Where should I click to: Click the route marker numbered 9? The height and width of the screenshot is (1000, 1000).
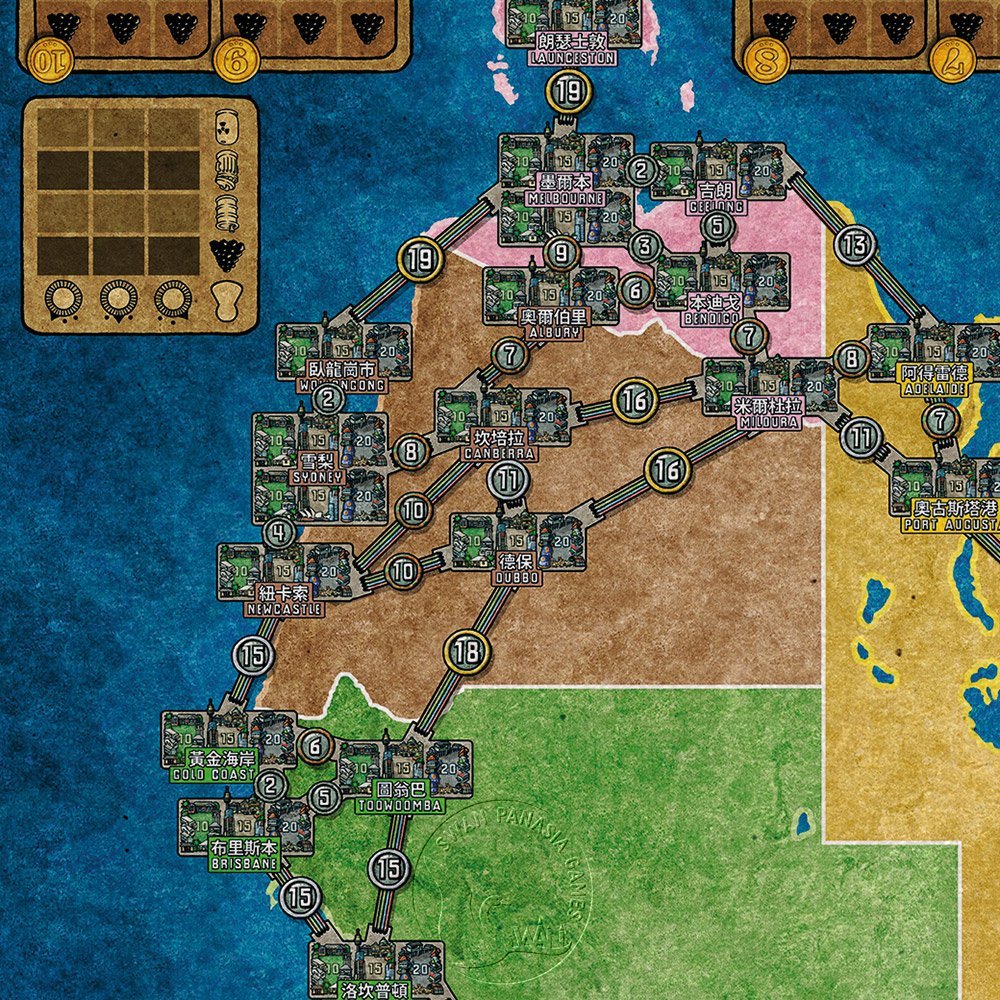coord(561,252)
